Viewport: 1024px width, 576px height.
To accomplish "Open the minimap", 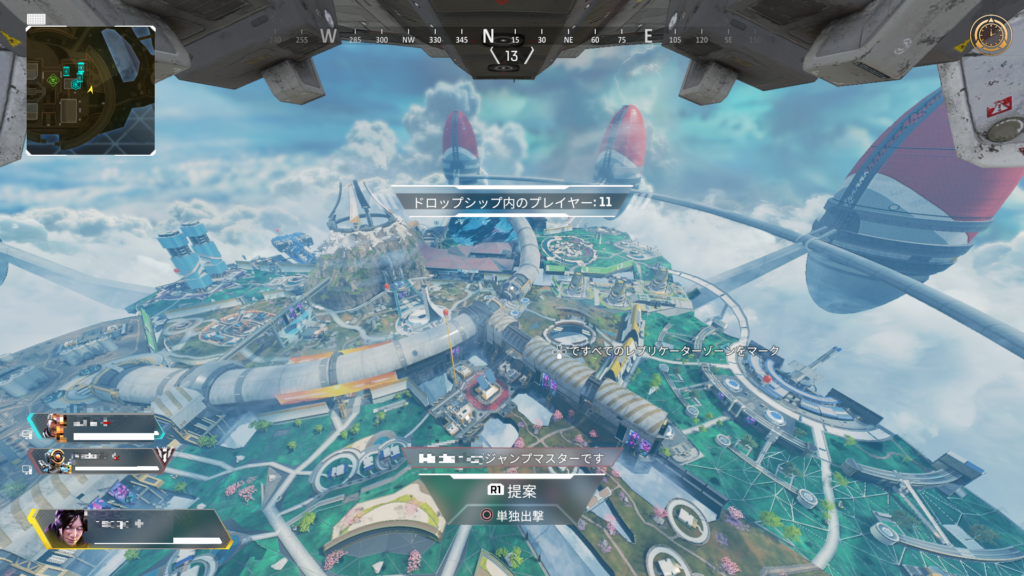I will click(91, 90).
